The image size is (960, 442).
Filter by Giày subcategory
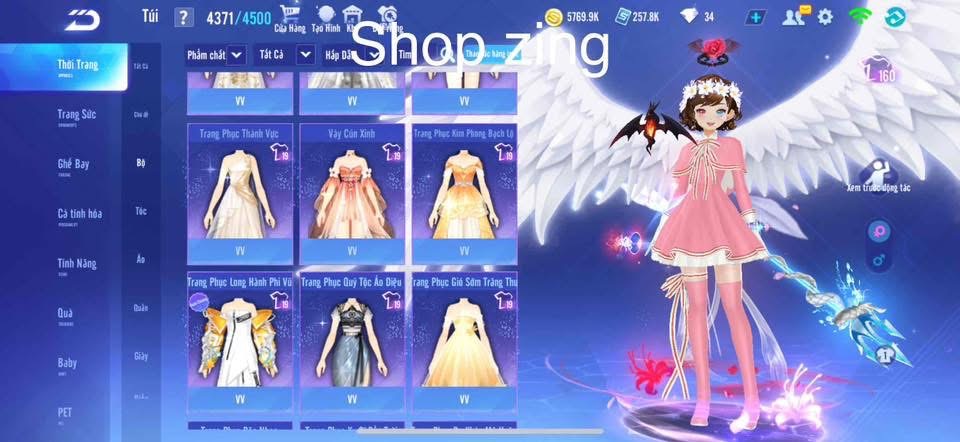pyautogui.click(x=141, y=356)
